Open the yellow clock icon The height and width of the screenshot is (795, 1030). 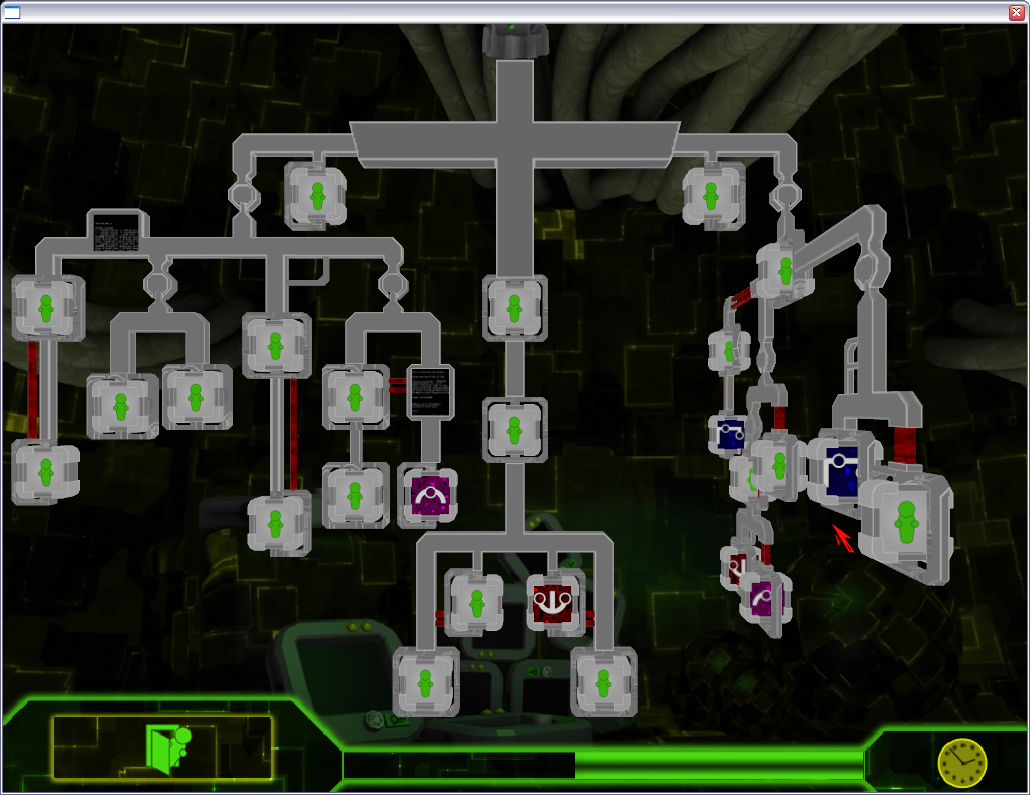(961, 763)
